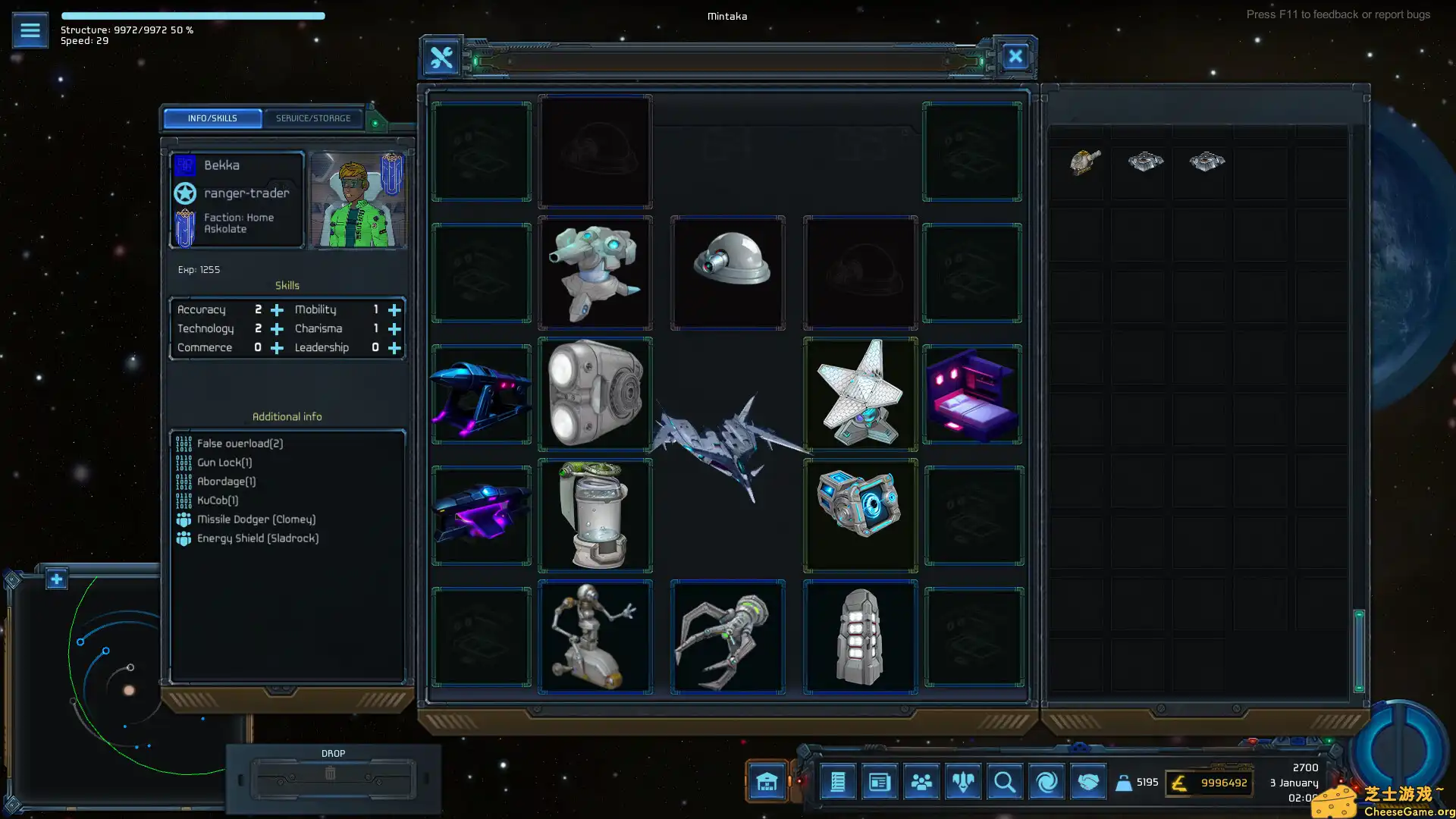Select the unicycle droid slot
1456x819 pixels.
point(595,637)
